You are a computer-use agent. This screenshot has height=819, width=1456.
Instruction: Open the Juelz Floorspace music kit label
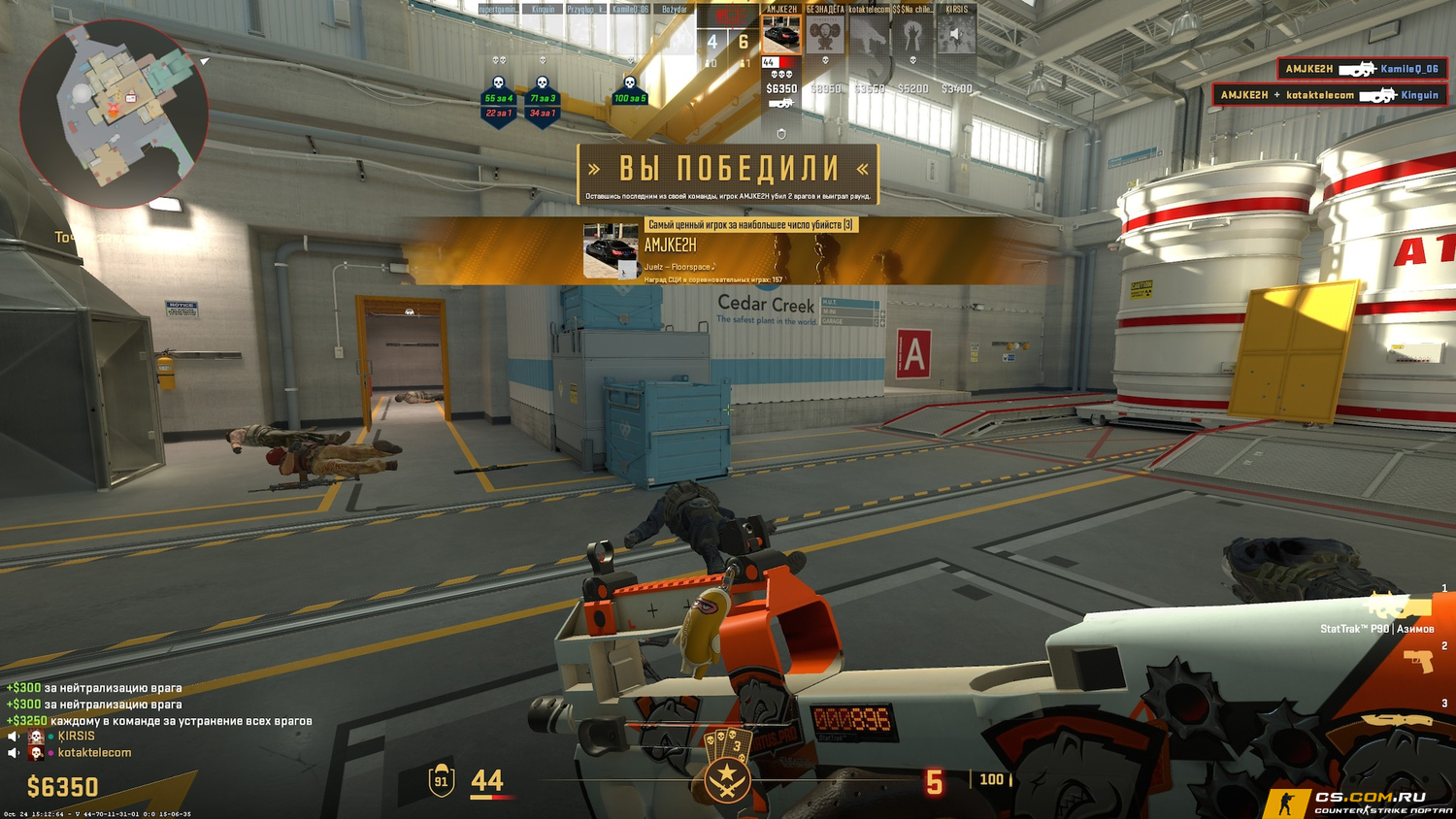[679, 267]
